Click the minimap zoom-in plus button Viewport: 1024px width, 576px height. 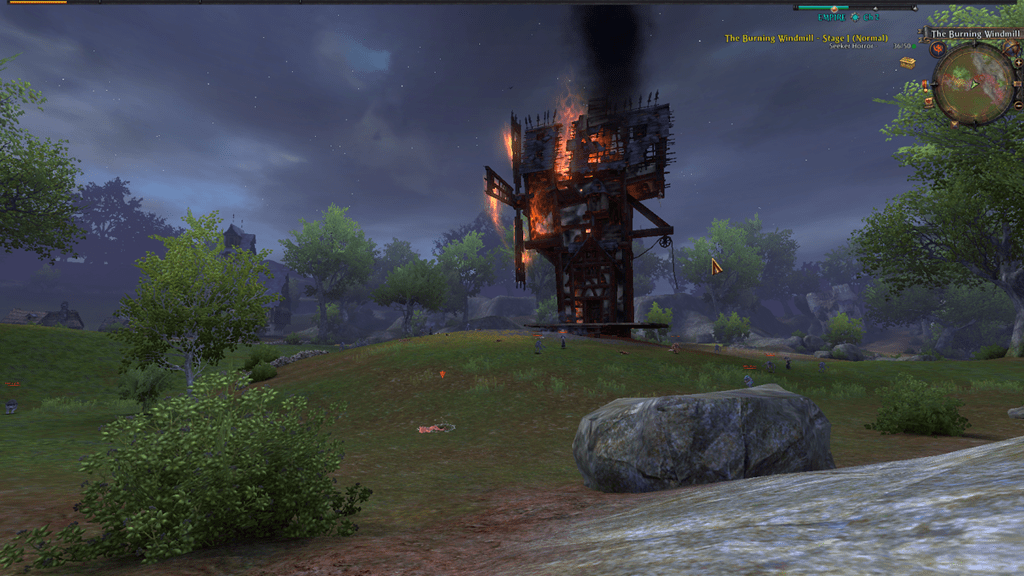coord(1018,63)
